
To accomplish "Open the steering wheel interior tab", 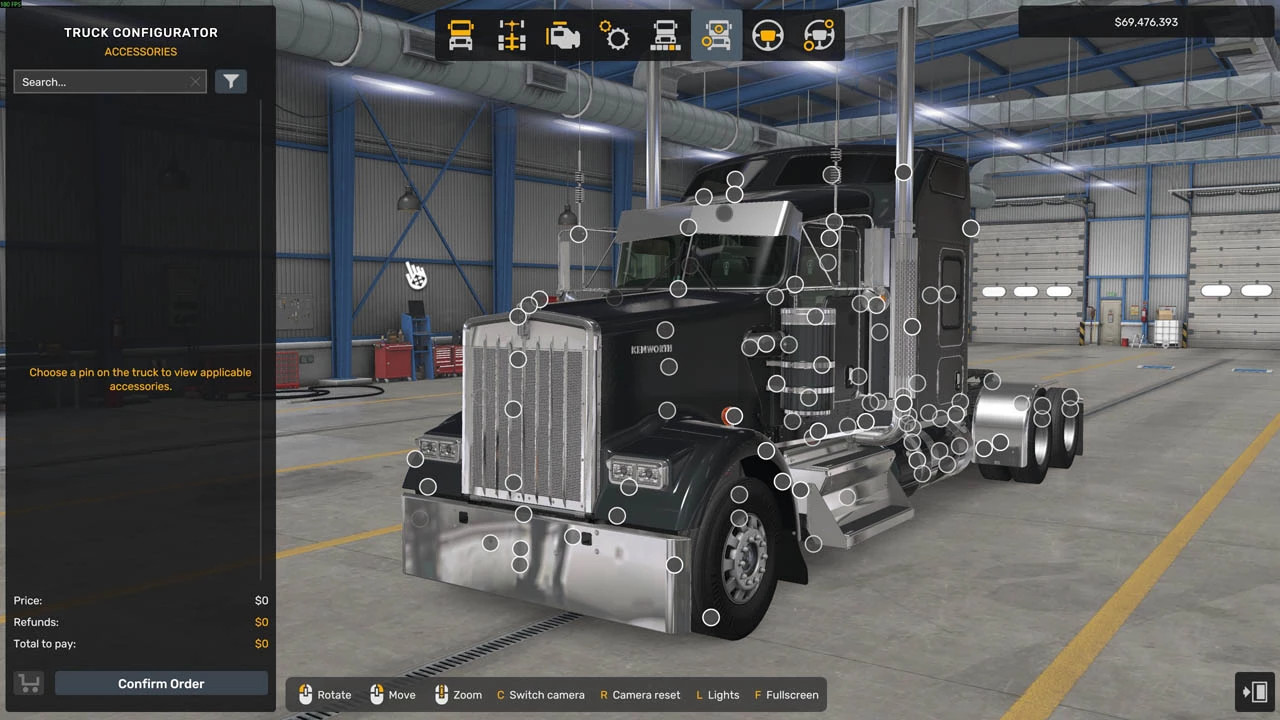I will (x=767, y=36).
